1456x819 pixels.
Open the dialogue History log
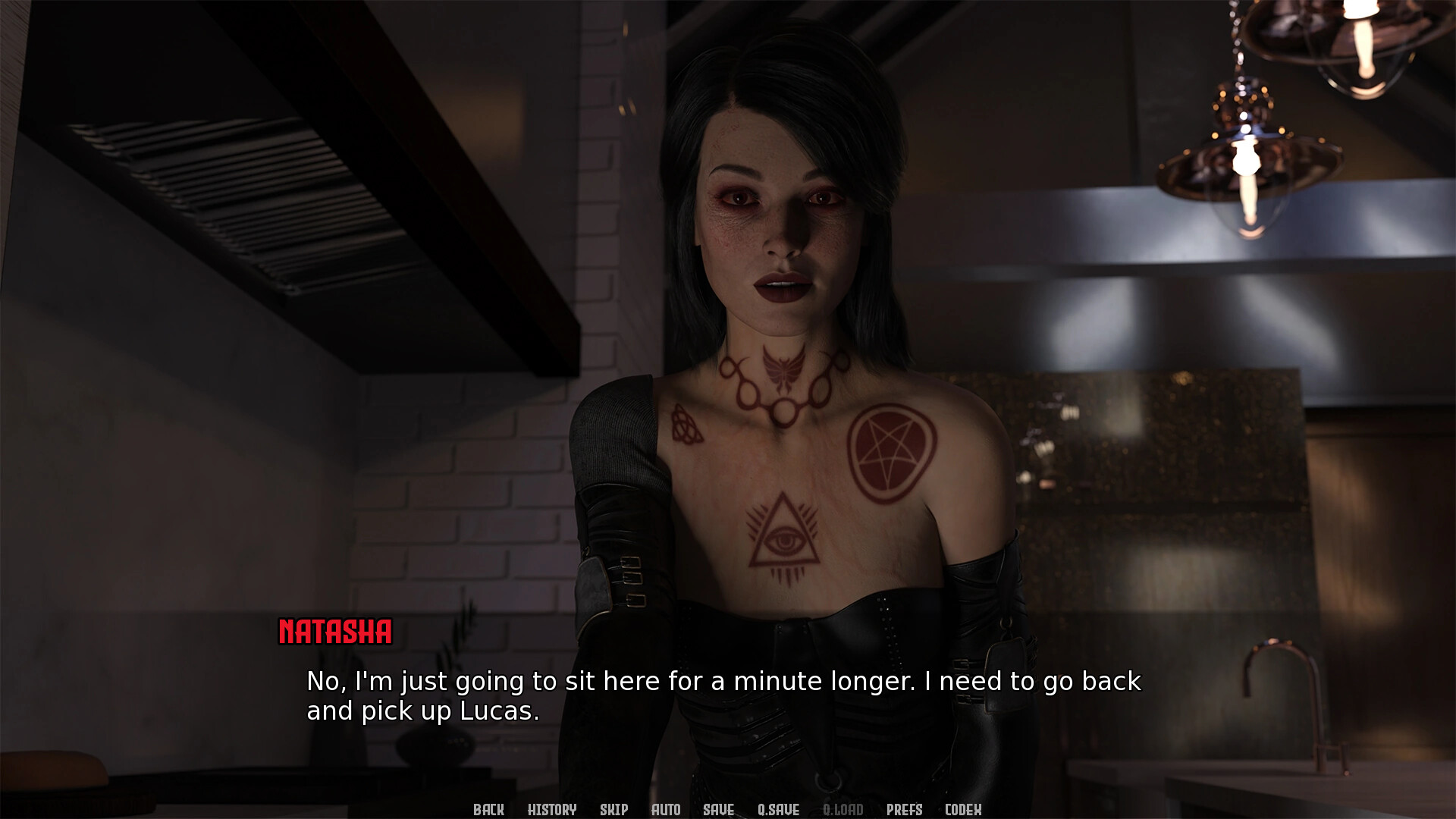click(x=552, y=809)
